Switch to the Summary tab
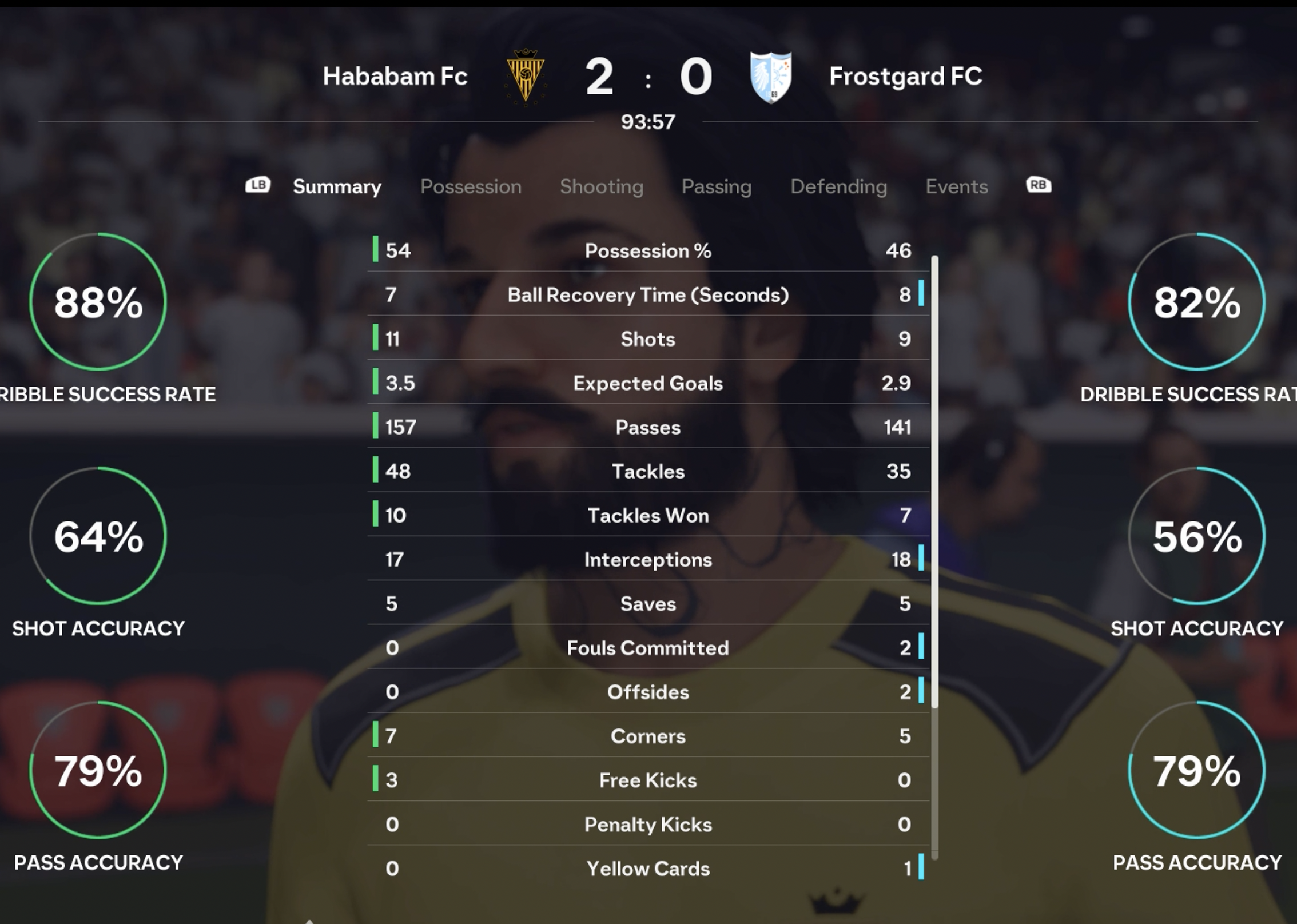Viewport: 1297px width, 924px height. pos(337,186)
